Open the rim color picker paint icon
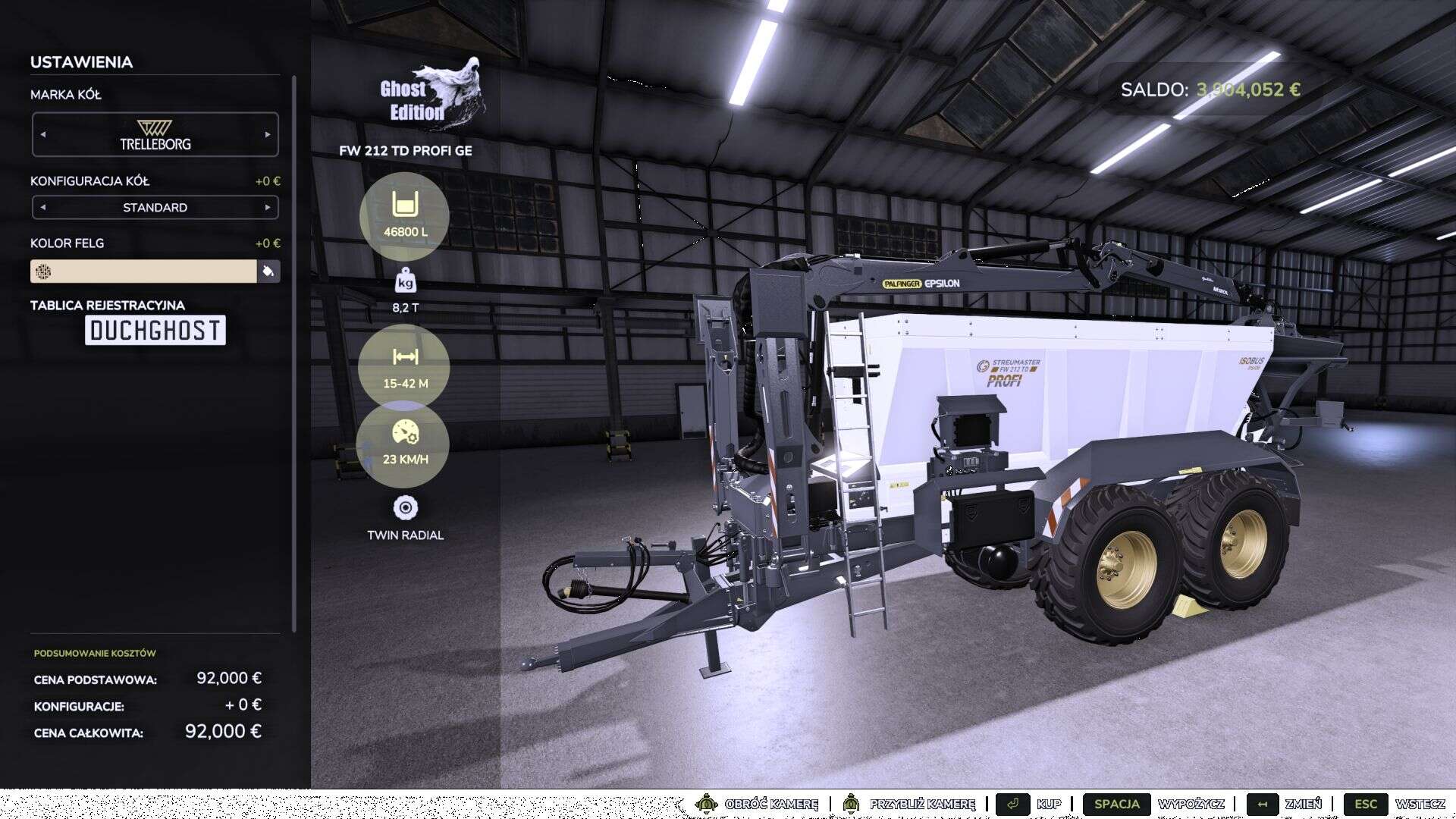 [270, 271]
